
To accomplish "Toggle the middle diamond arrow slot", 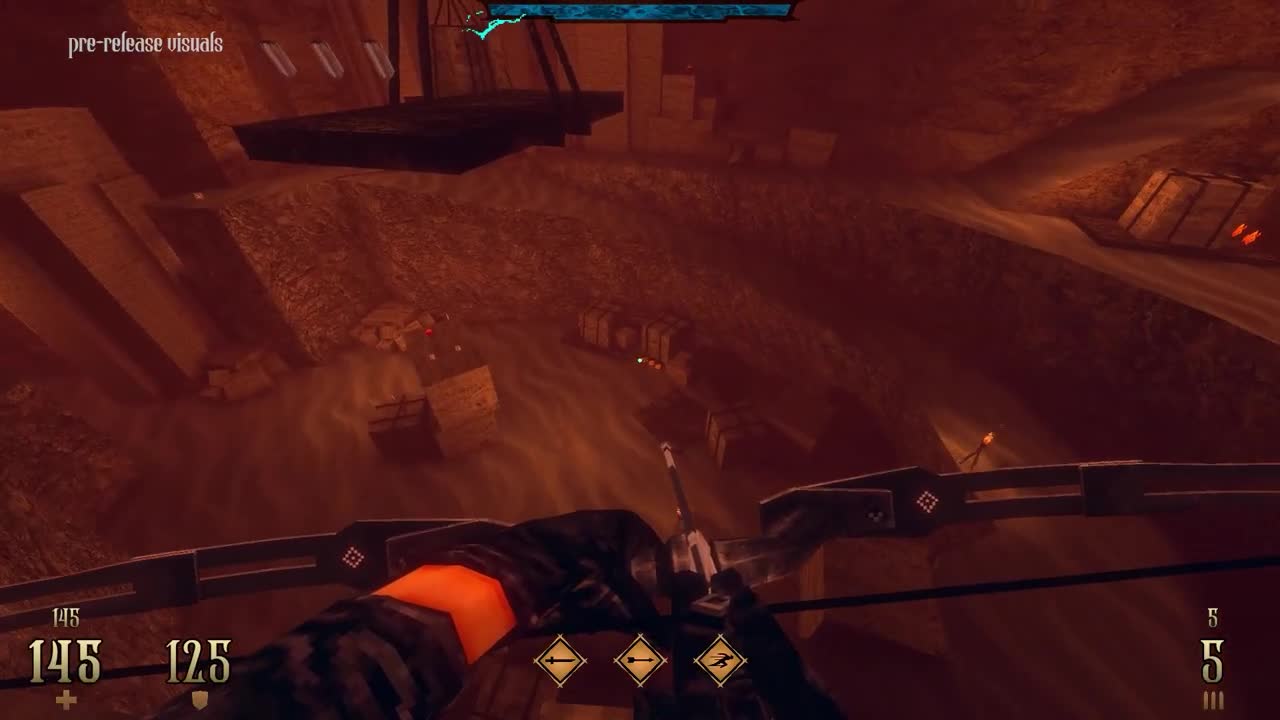I will click(x=640, y=660).
